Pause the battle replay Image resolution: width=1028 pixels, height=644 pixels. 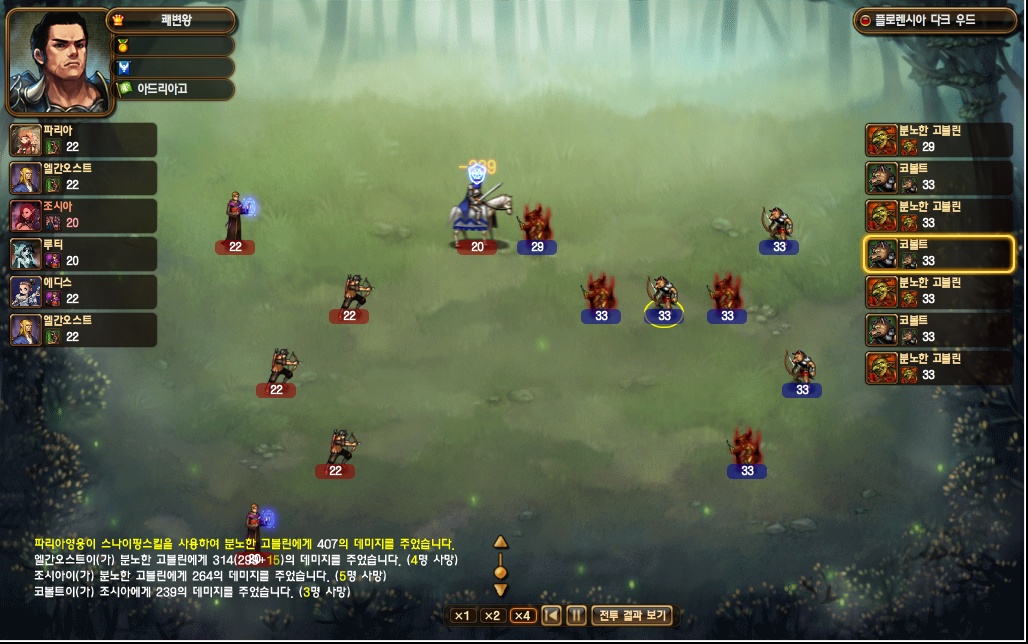click(x=577, y=615)
